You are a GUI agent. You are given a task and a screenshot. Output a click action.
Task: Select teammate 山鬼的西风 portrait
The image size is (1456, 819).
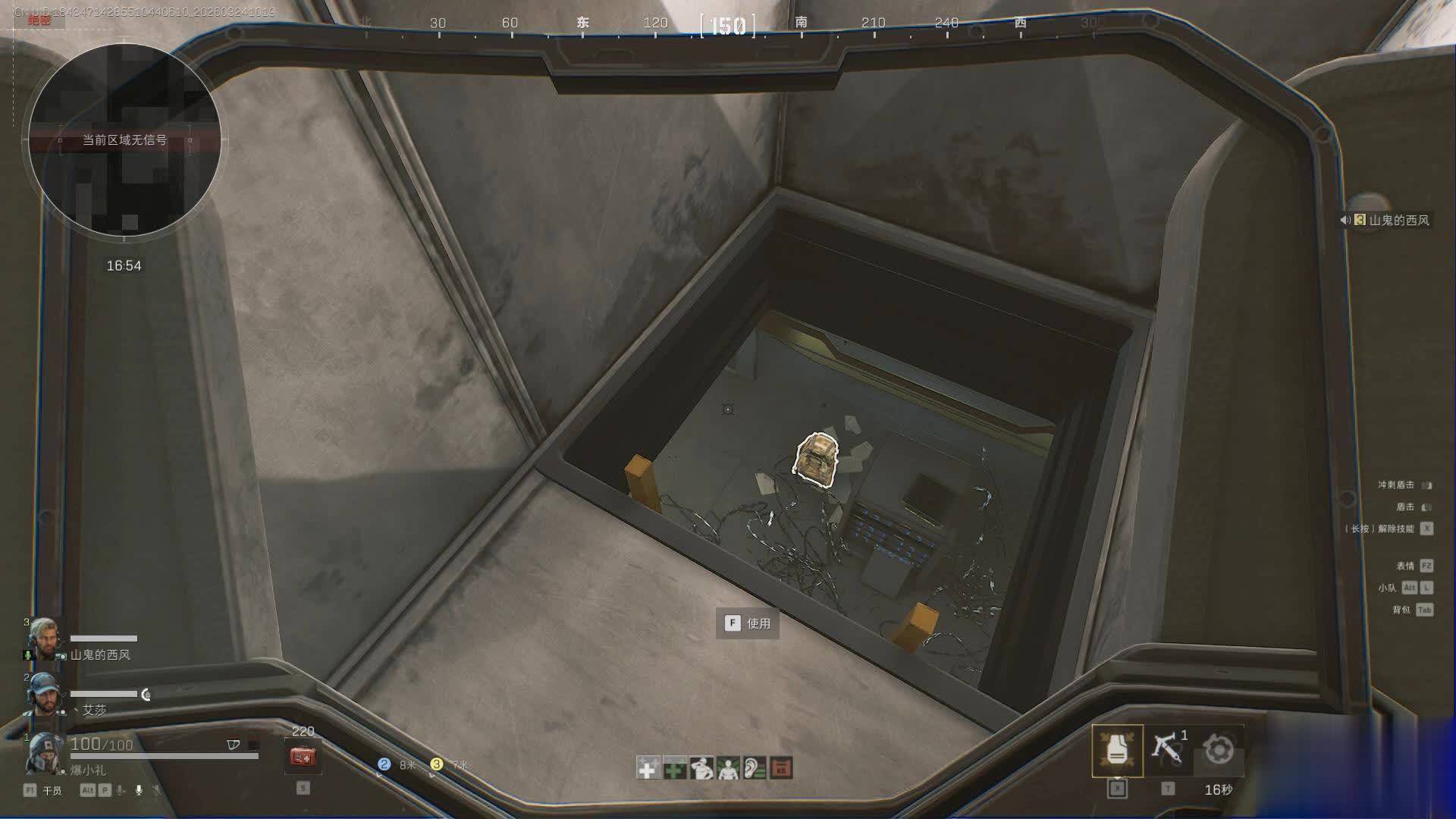(x=44, y=640)
